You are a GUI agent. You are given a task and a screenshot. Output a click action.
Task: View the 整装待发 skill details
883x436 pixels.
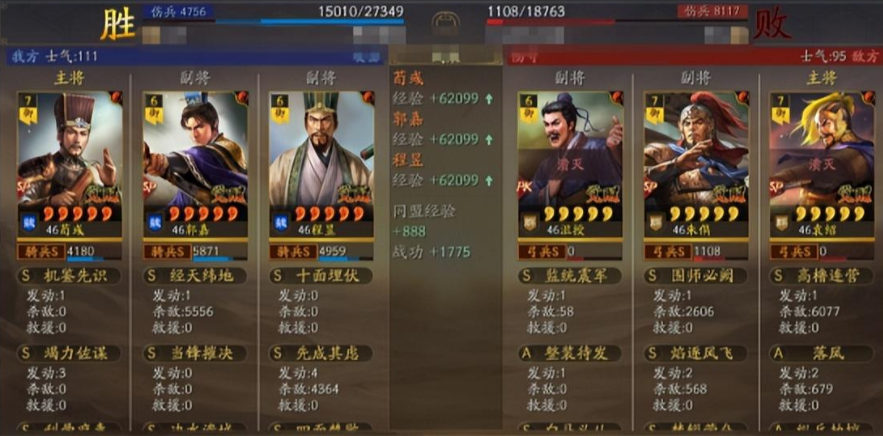(568, 353)
